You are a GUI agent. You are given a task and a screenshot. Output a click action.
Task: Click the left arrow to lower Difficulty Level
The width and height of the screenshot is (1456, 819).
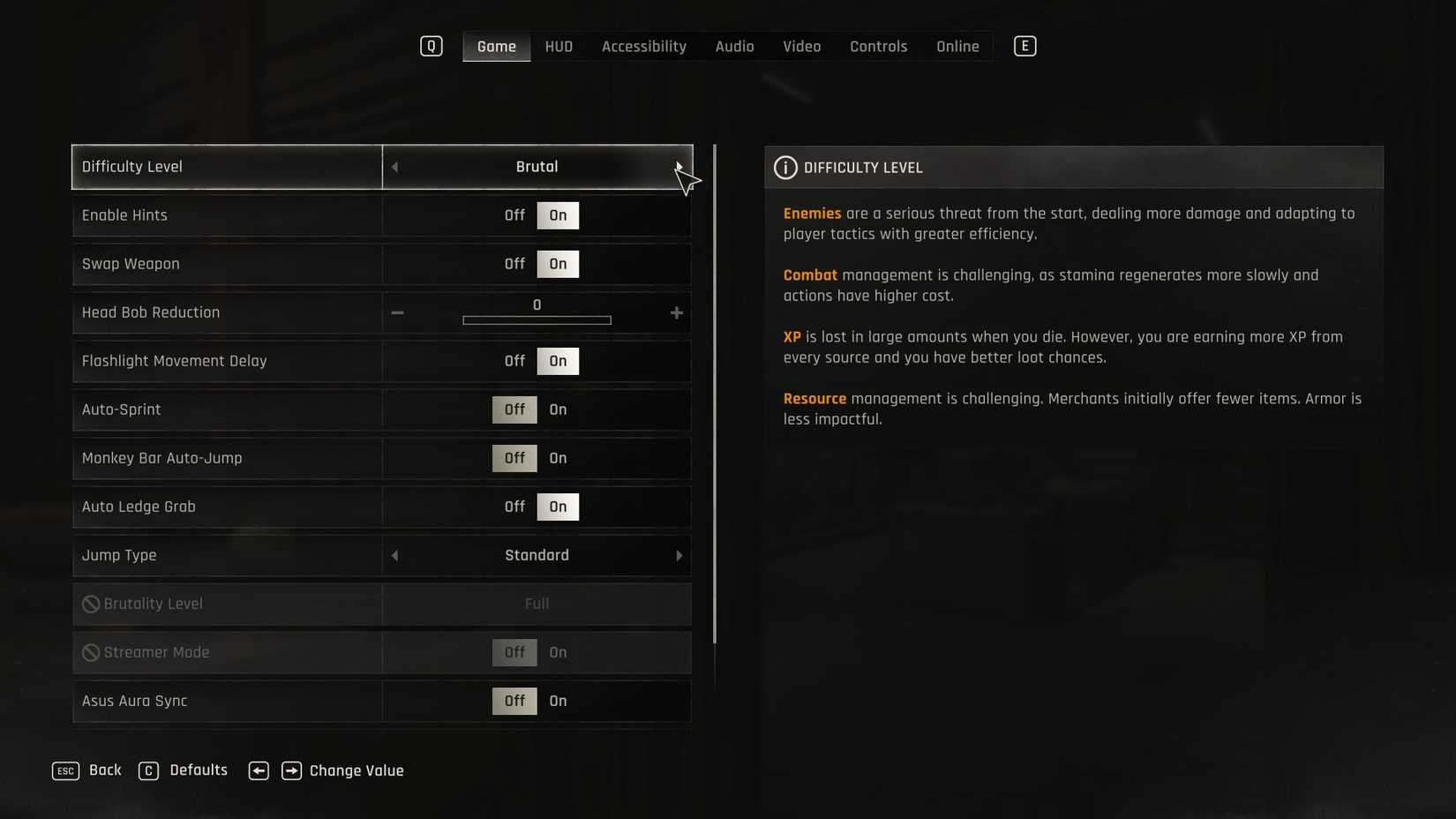pyautogui.click(x=394, y=167)
